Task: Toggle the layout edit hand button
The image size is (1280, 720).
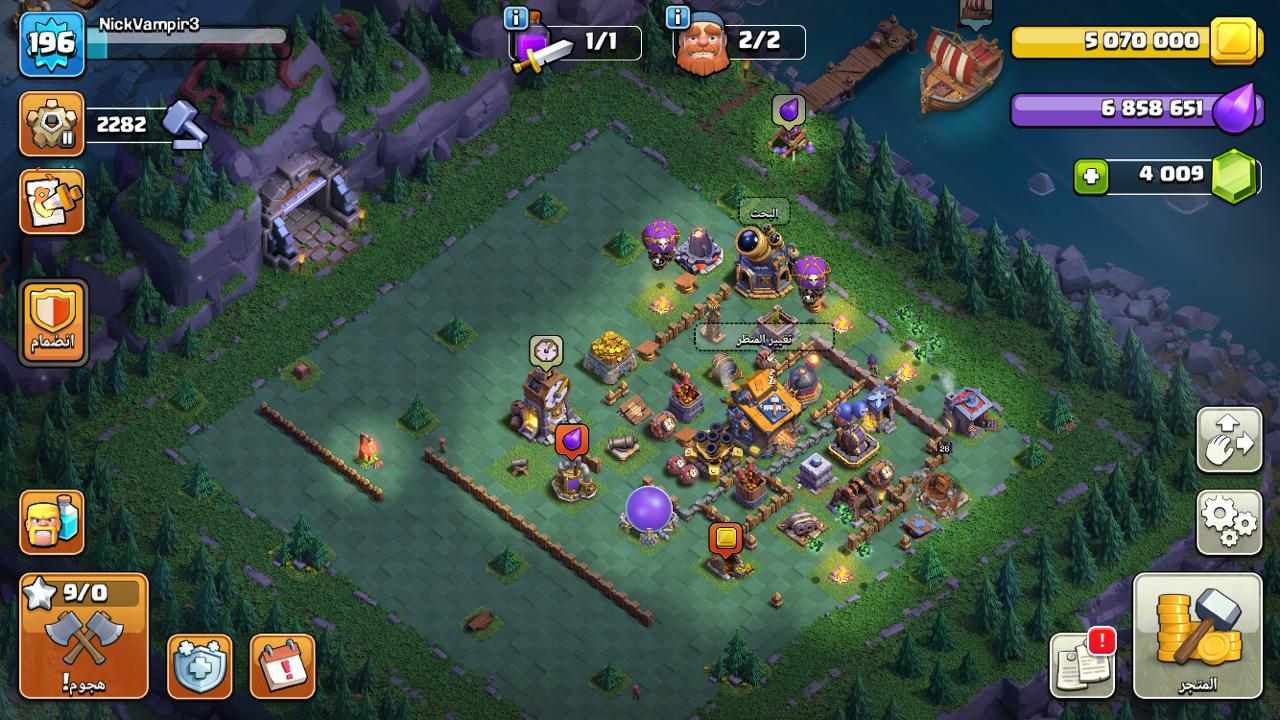Action: click(x=1229, y=440)
